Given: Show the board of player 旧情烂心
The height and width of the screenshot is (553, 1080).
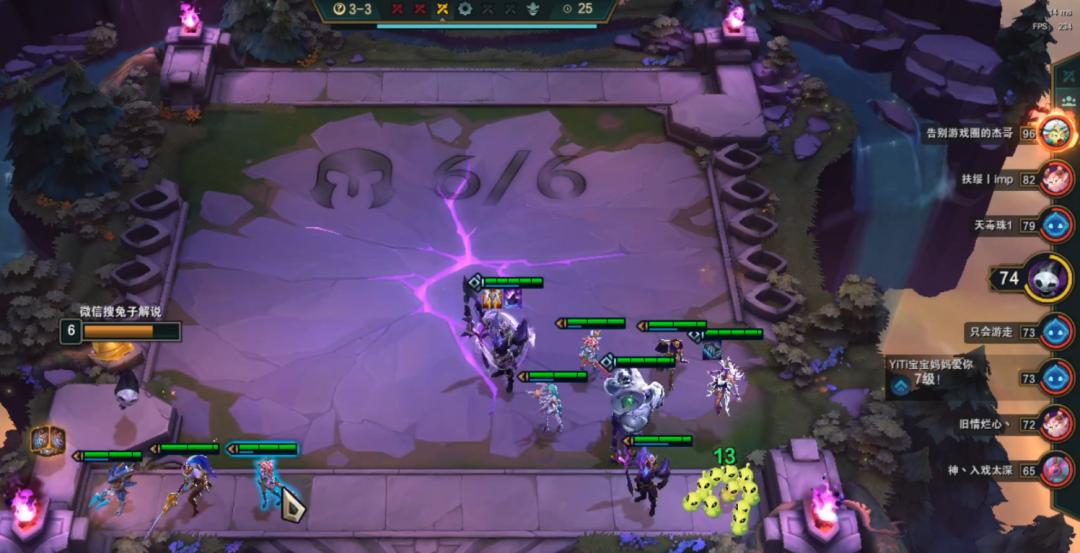Looking at the screenshot, I should point(1055,424).
